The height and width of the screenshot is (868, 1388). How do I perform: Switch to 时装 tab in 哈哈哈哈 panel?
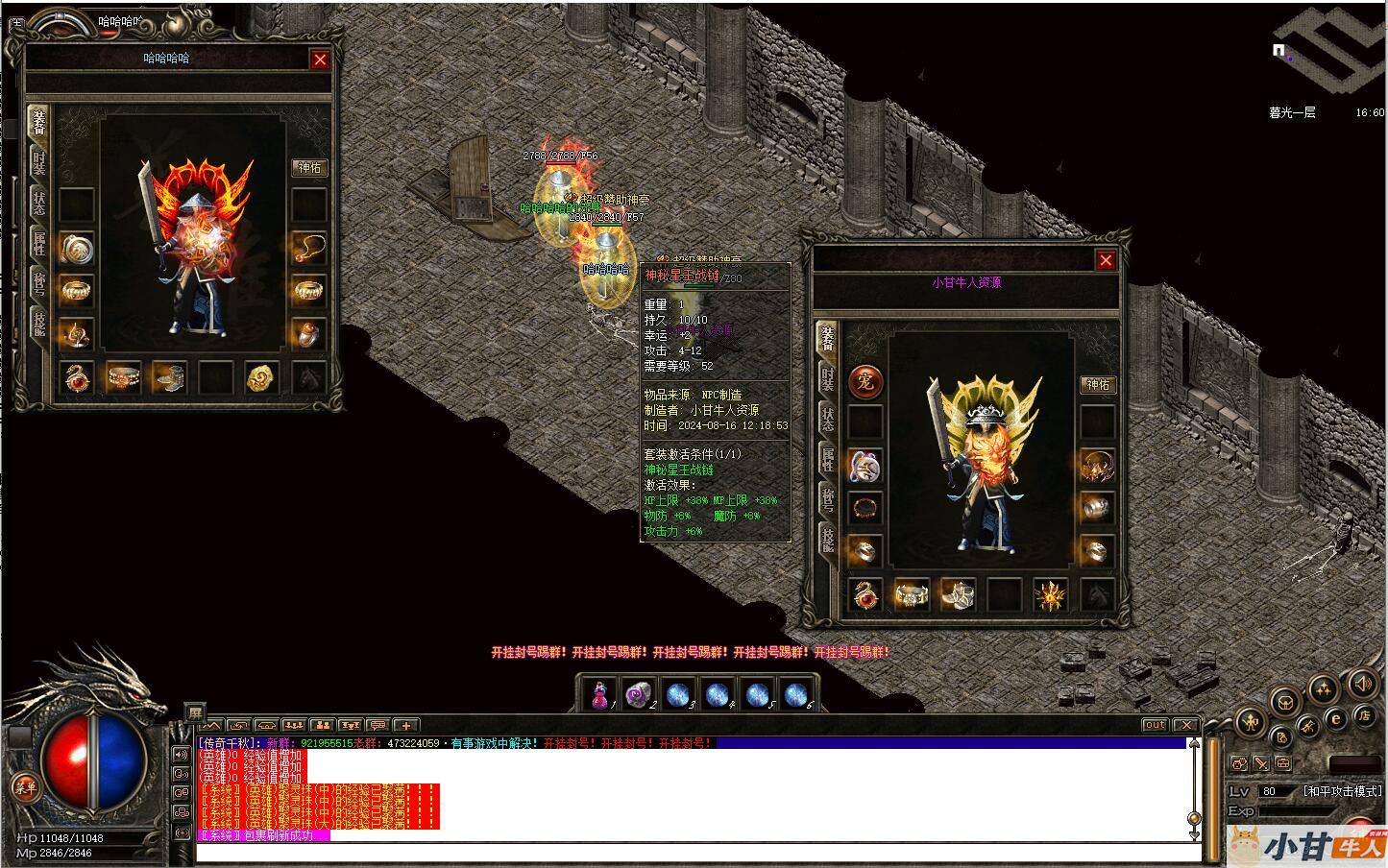[38, 163]
